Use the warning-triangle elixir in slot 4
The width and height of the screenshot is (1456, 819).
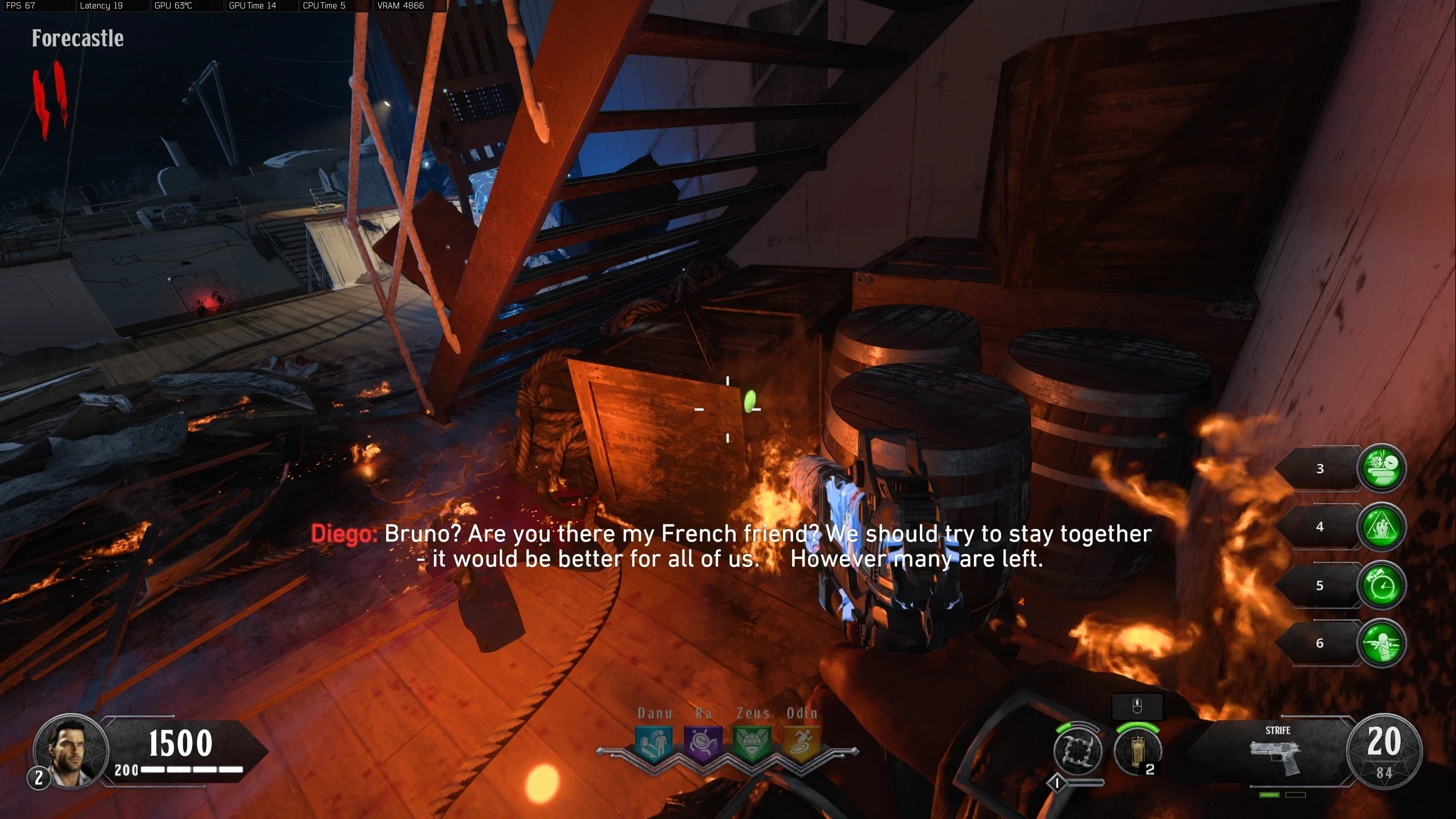[x=1382, y=527]
